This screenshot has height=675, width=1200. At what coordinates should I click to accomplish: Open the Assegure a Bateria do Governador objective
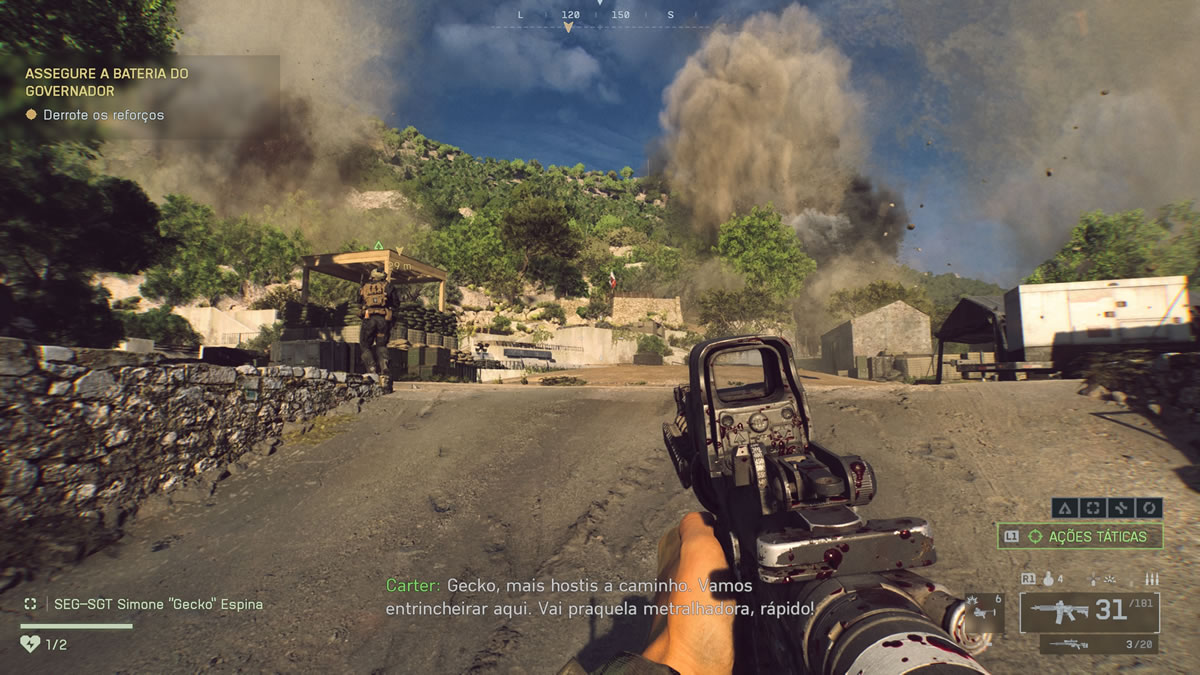point(107,82)
